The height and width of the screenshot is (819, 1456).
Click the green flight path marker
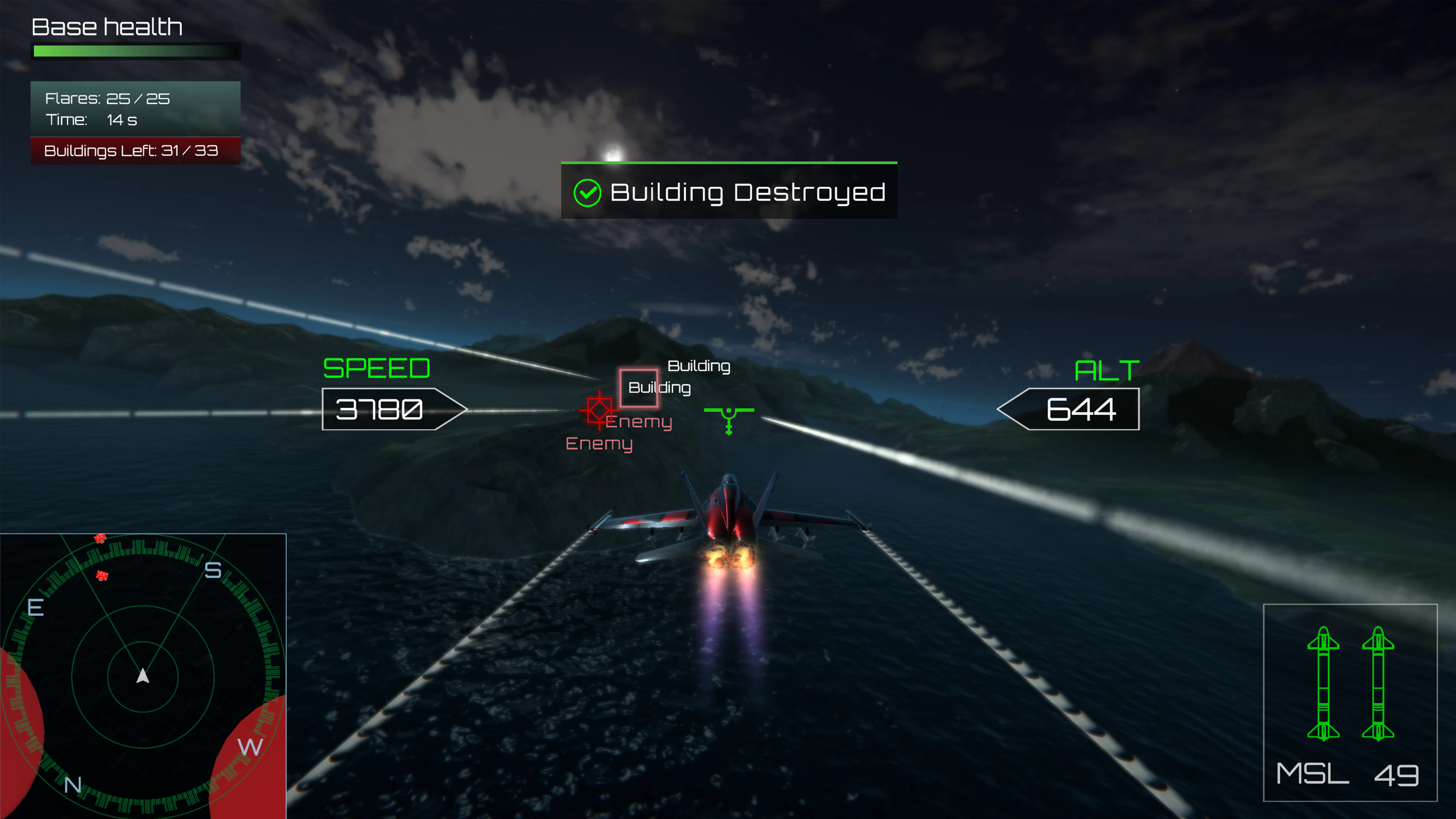point(728,414)
